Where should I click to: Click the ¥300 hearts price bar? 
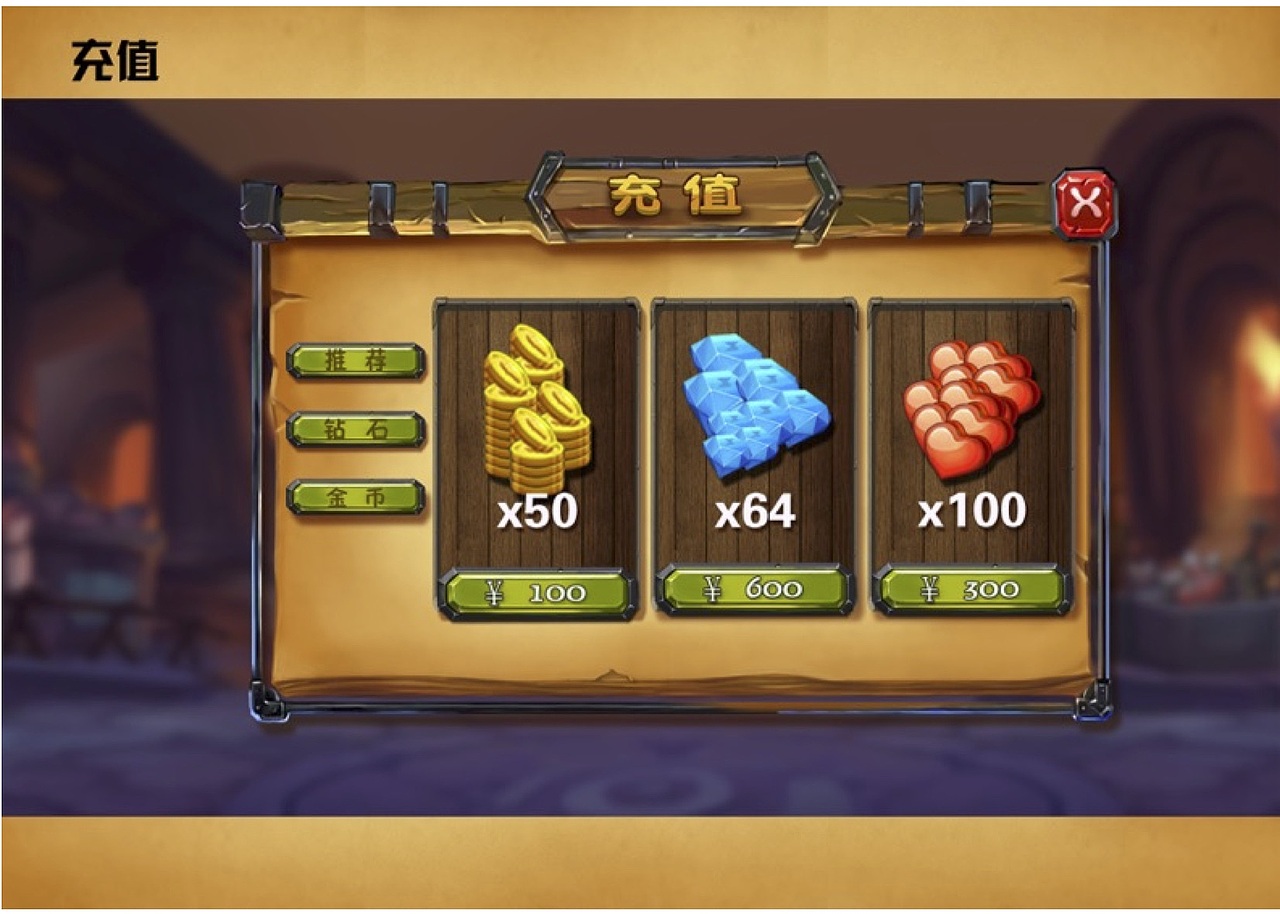point(962,591)
